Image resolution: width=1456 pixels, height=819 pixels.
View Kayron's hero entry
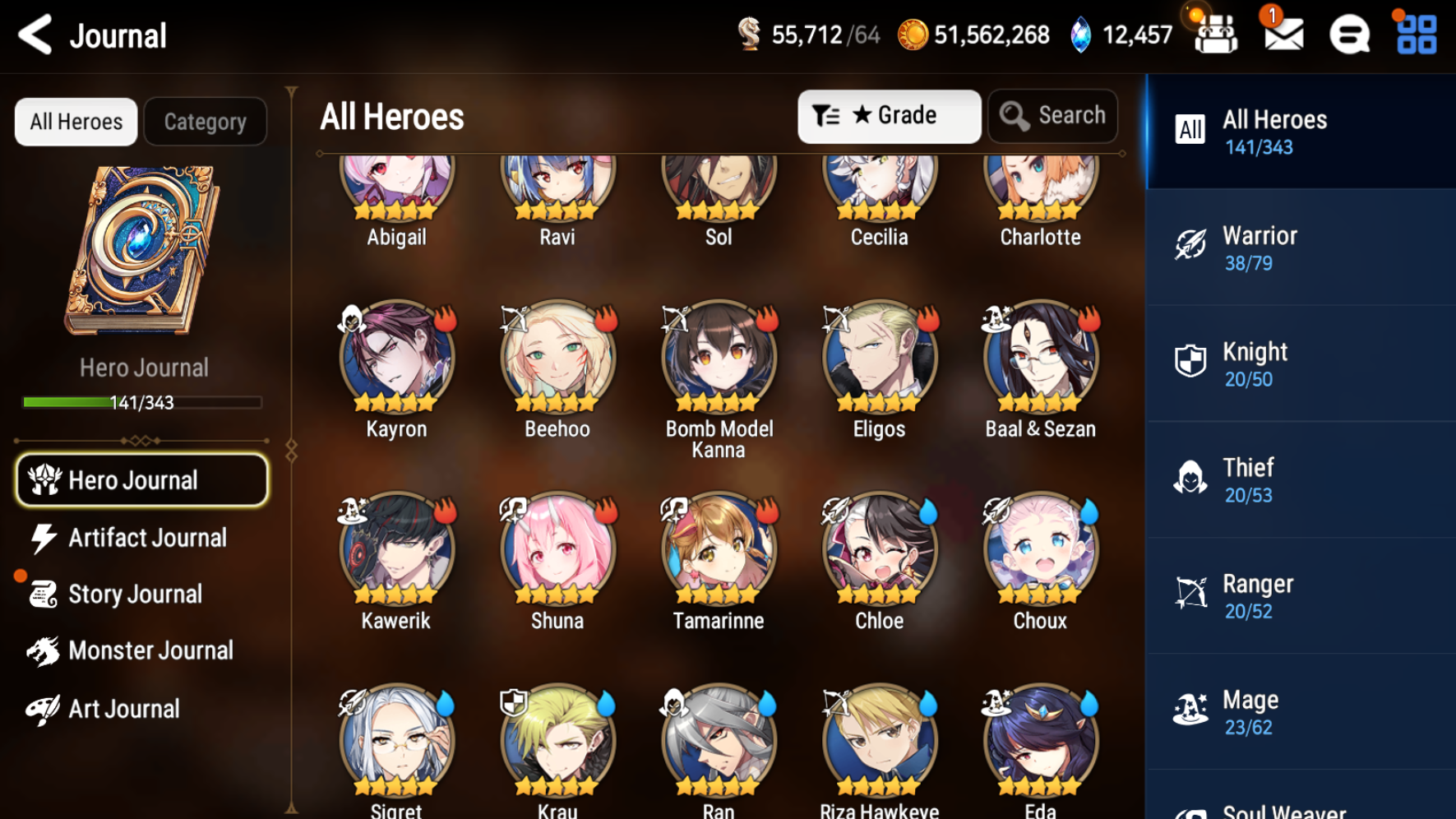tap(396, 359)
